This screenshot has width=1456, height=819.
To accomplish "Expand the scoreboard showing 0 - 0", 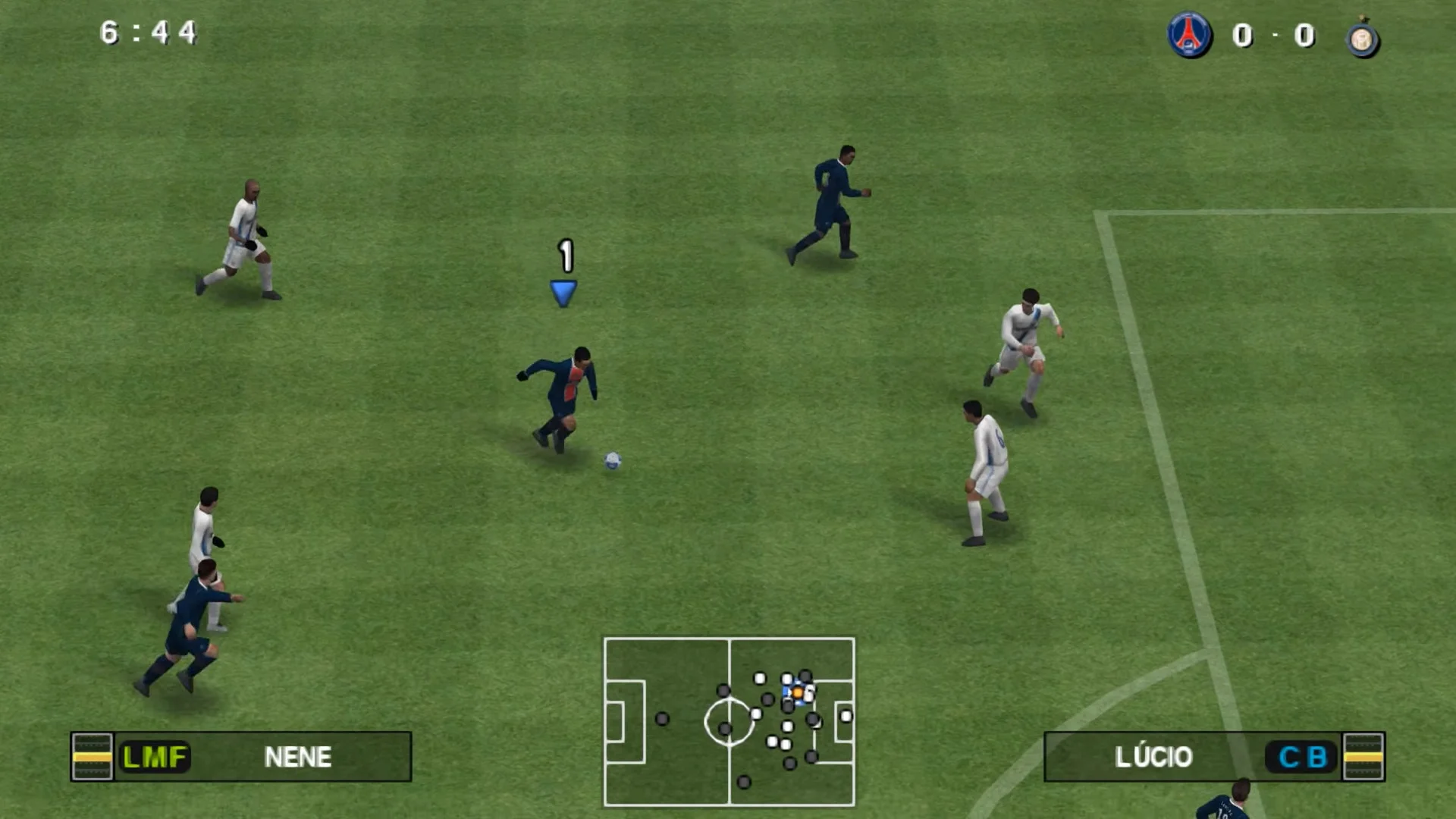I will pos(1274,36).
